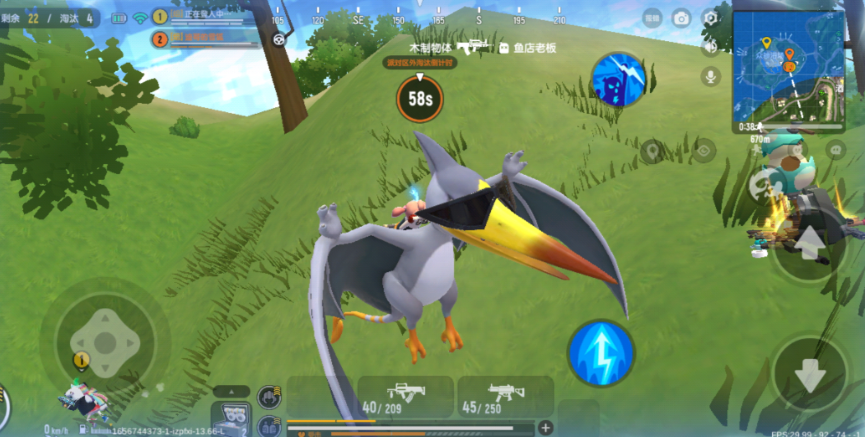Image resolution: width=865 pixels, height=437 pixels.
Task: Tap the map pin marker button
Action: (x=653, y=151)
